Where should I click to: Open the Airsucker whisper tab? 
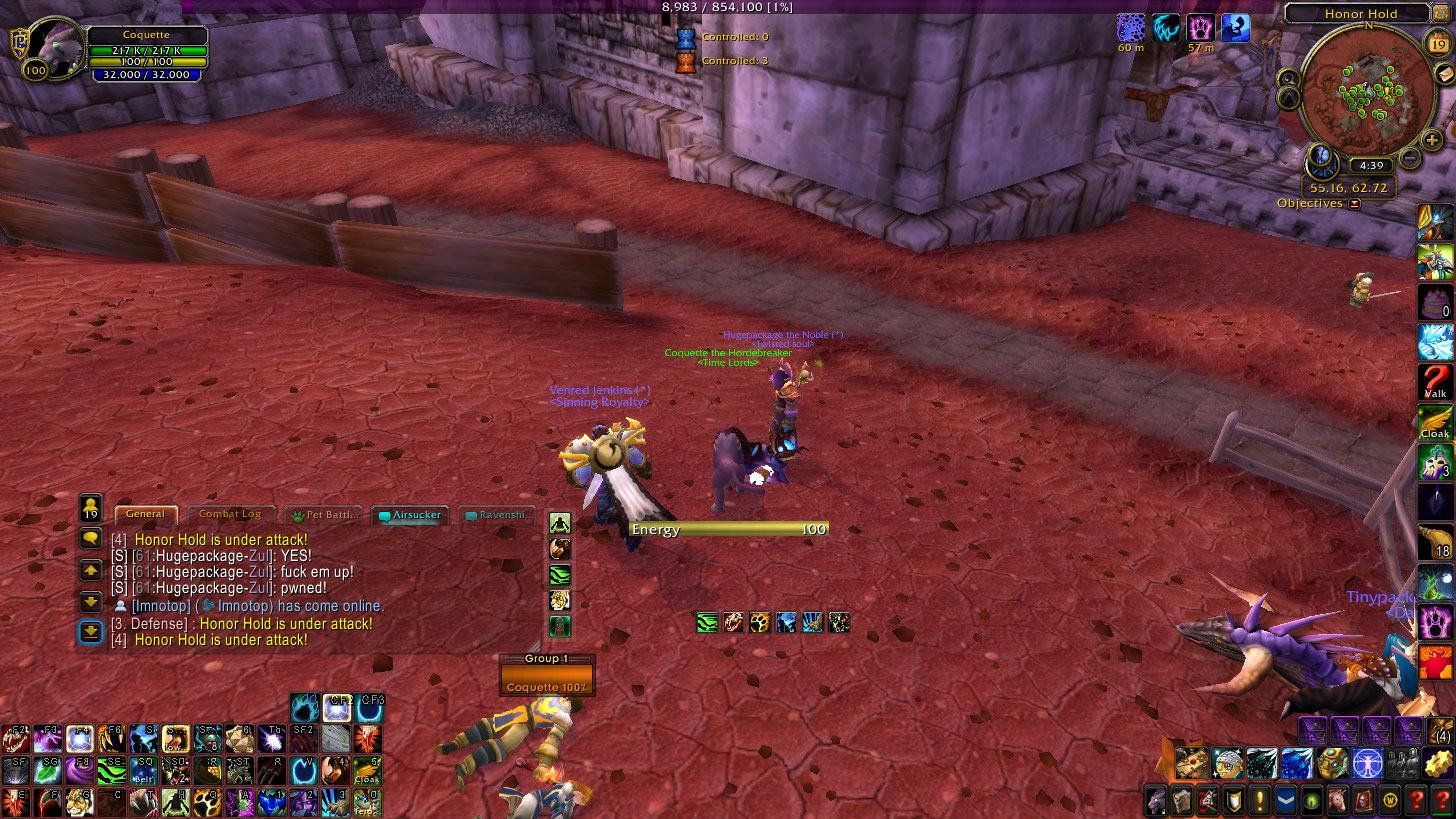[410, 515]
